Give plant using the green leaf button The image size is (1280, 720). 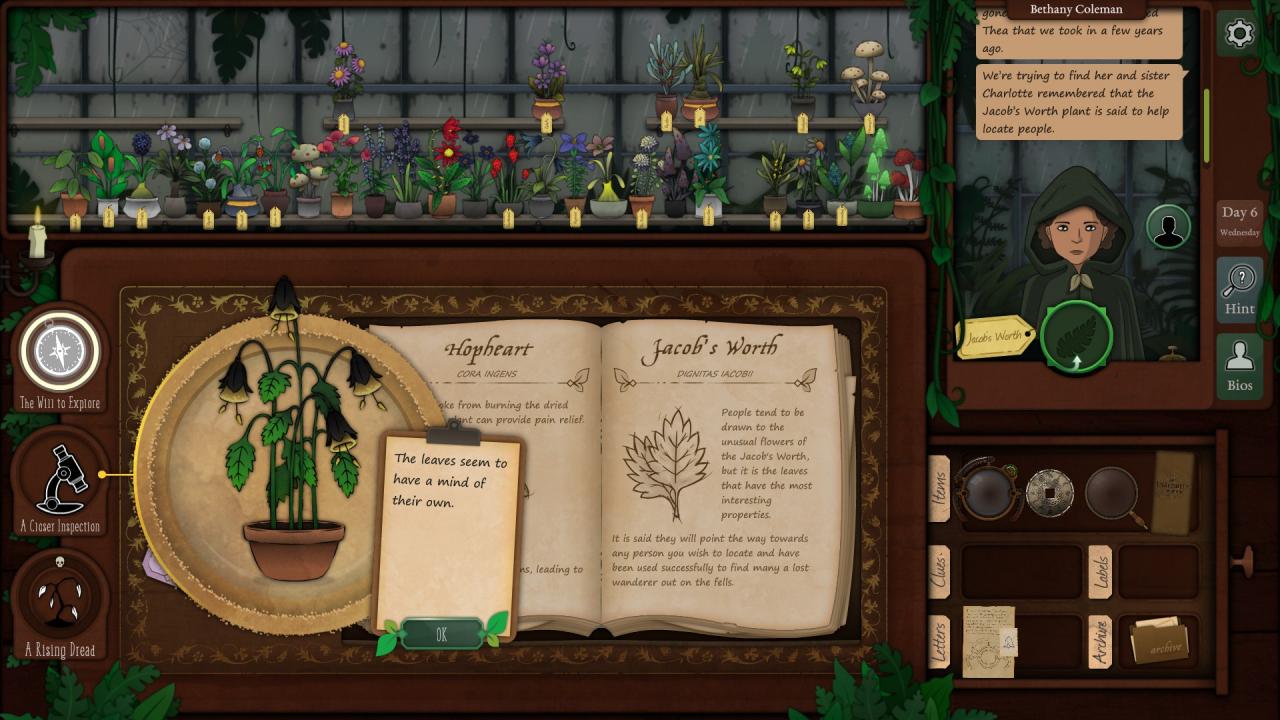(1076, 336)
